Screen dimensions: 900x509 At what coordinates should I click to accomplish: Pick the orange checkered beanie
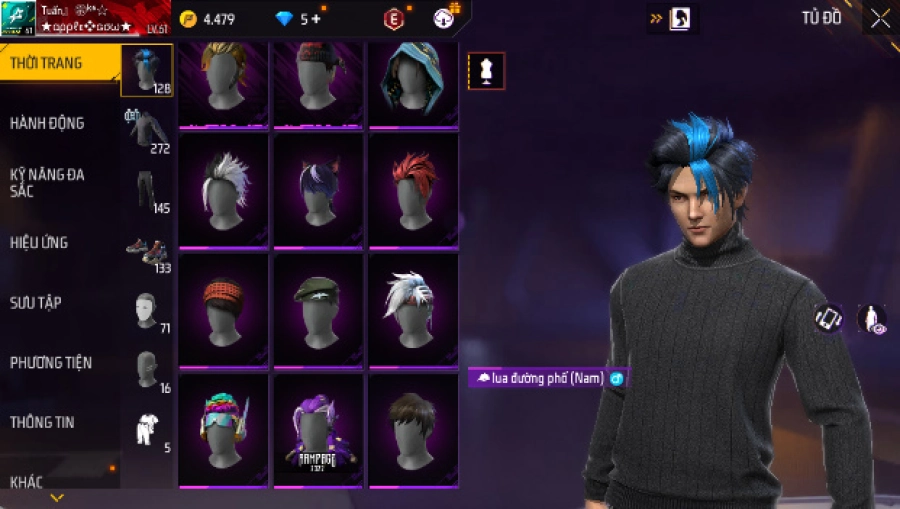click(223, 309)
